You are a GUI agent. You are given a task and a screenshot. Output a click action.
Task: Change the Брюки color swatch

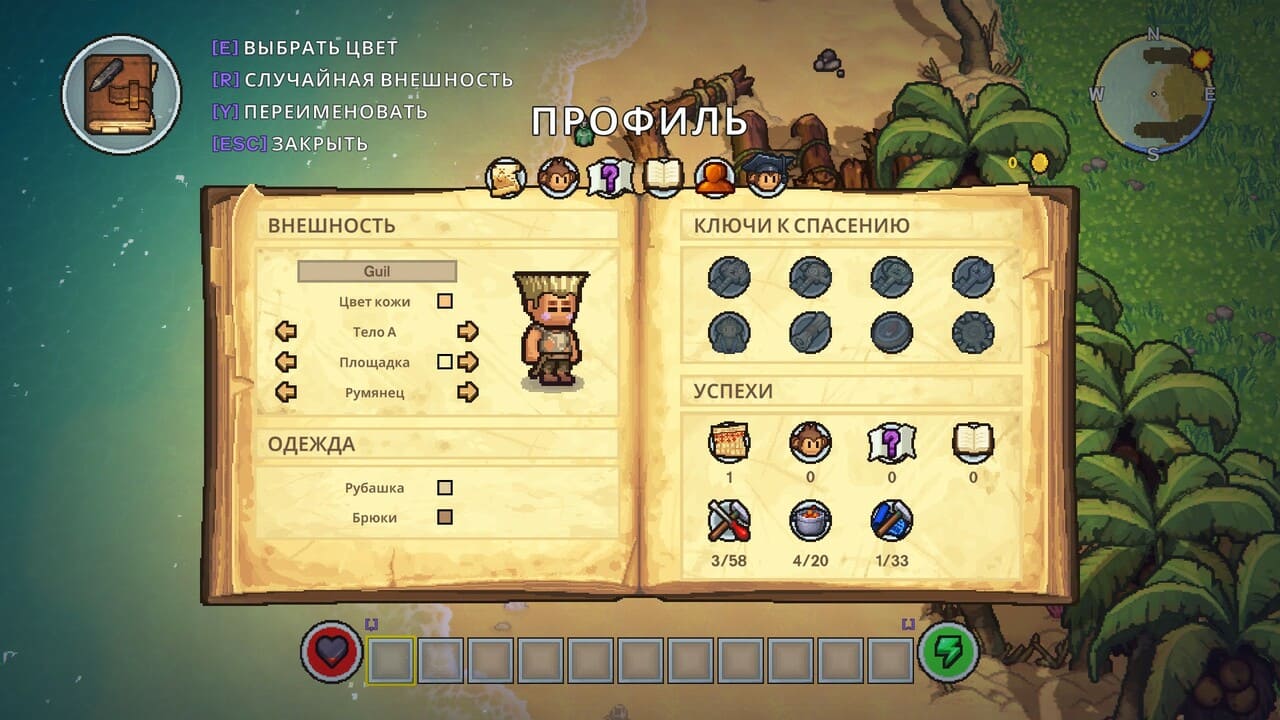tap(445, 518)
